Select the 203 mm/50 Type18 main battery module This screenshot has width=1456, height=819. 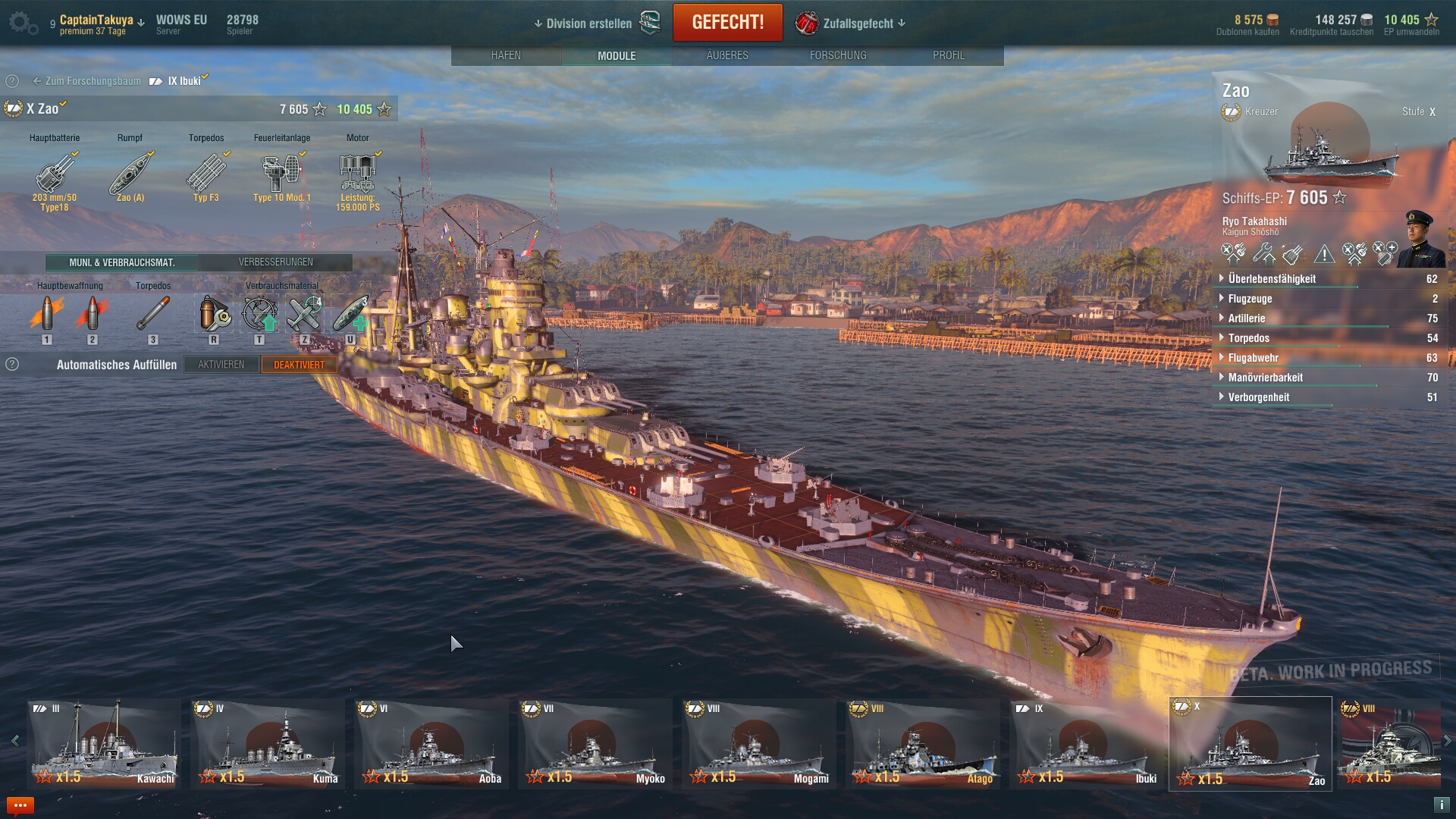point(55,176)
